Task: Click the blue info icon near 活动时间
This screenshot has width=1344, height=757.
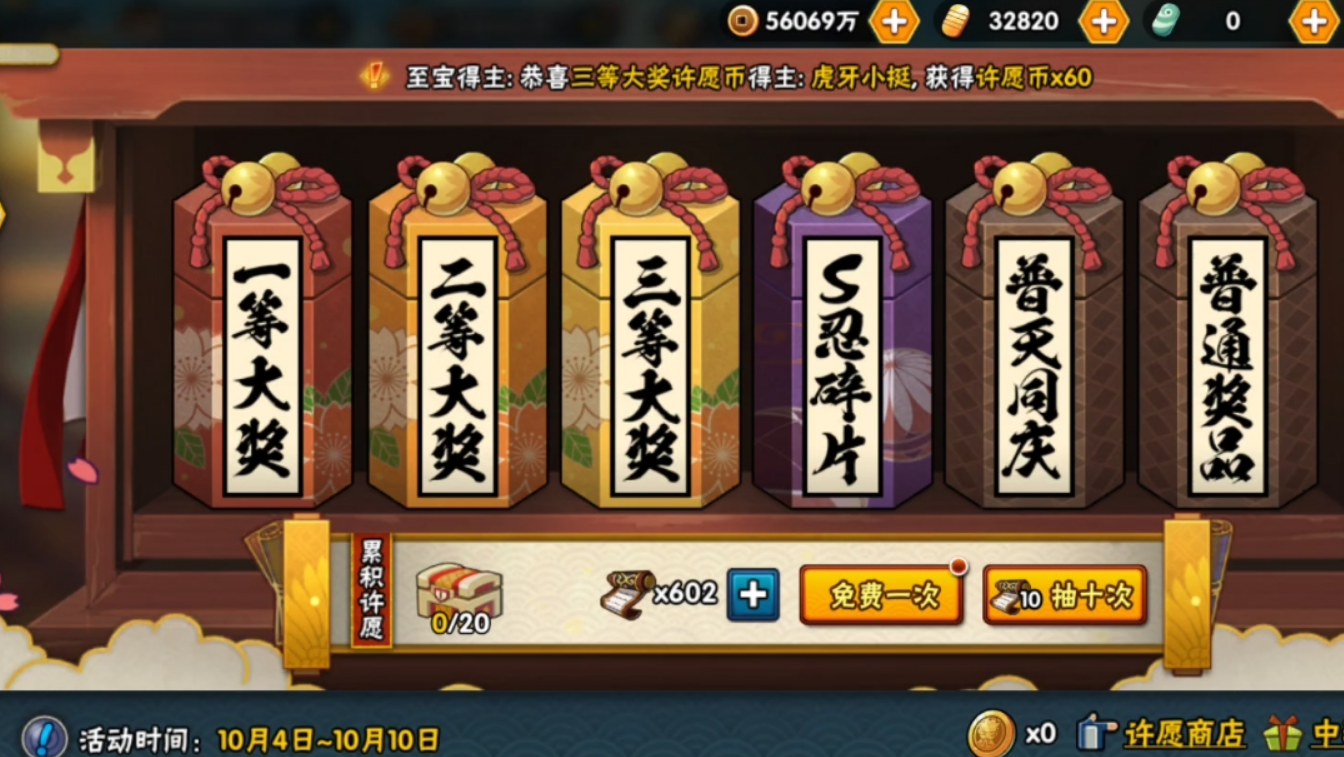Action: 44,737
